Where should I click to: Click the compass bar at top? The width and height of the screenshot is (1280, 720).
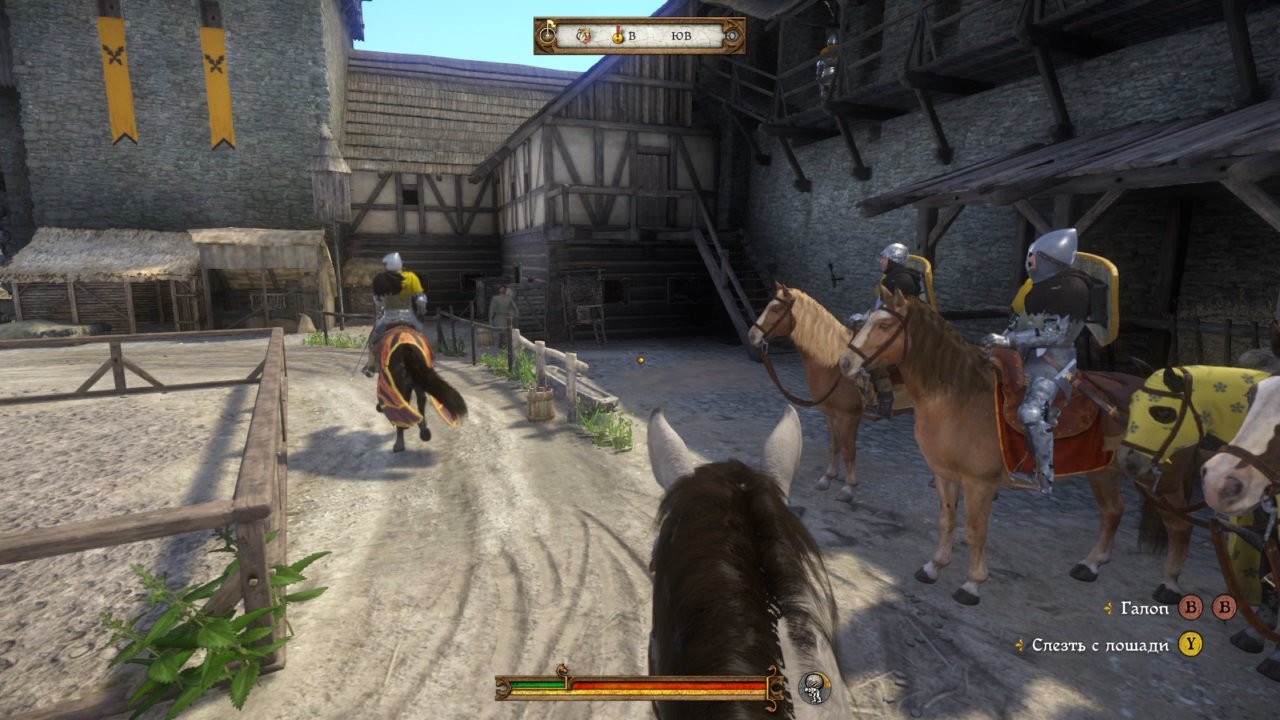tap(640, 36)
